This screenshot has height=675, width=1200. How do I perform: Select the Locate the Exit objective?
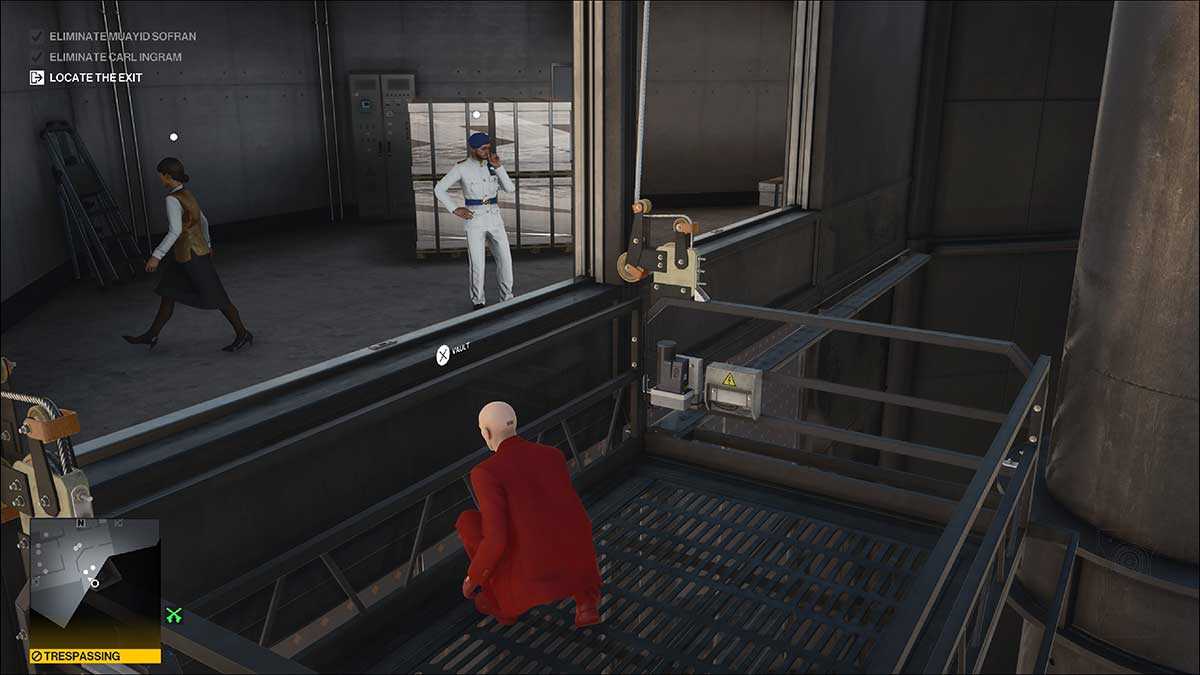pyautogui.click(x=95, y=78)
